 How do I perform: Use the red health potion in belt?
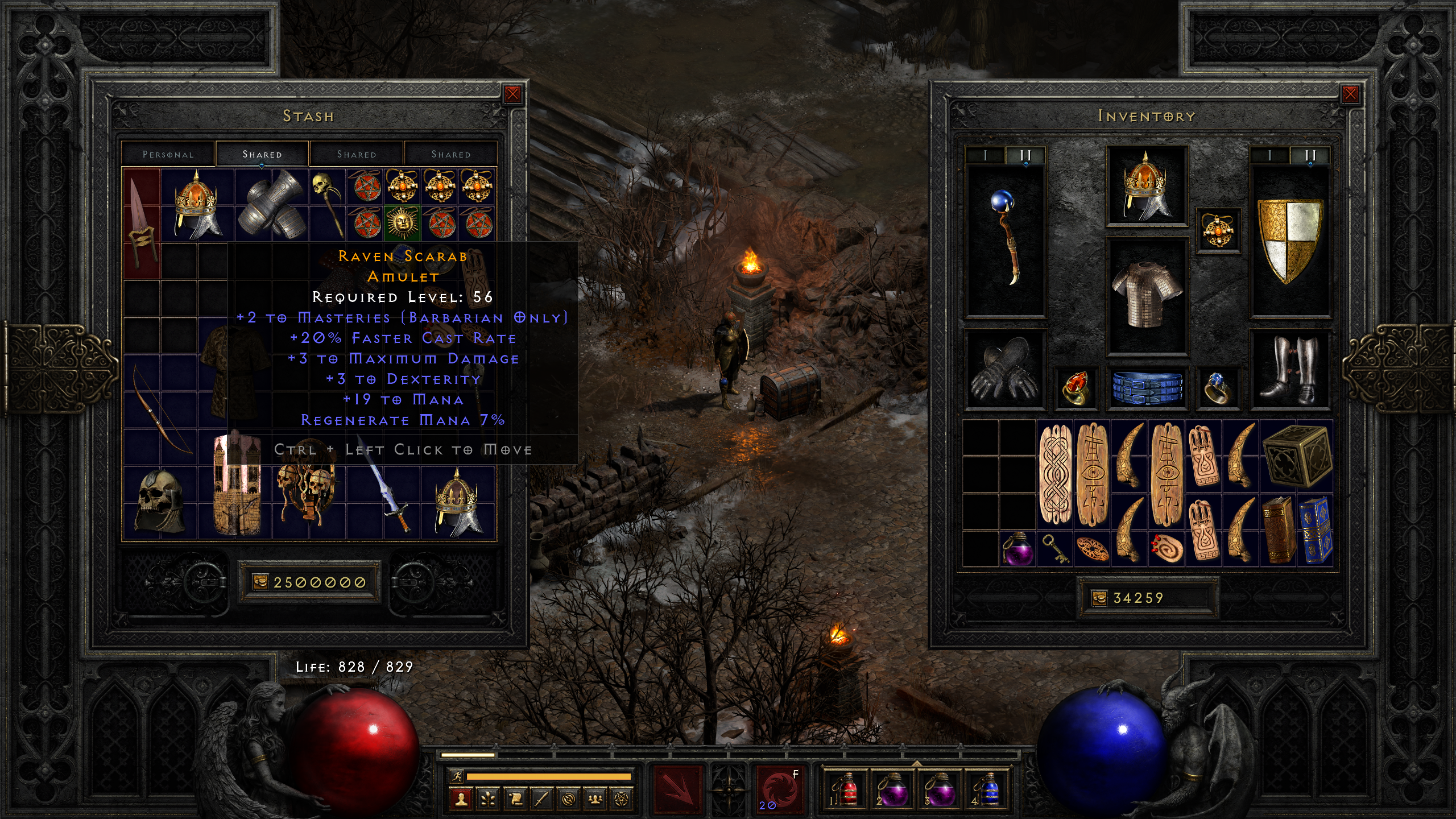tap(846, 788)
